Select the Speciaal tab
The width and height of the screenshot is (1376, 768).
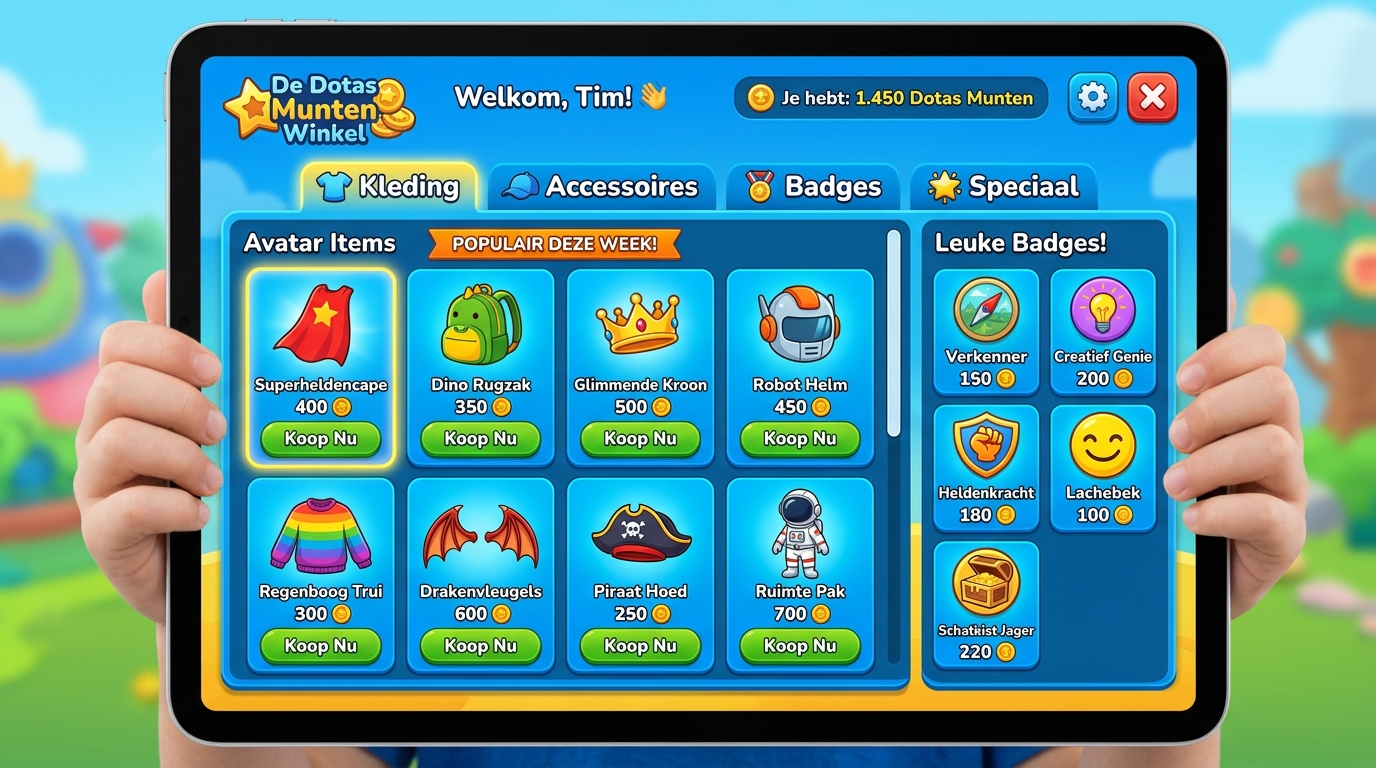pos(1003,187)
